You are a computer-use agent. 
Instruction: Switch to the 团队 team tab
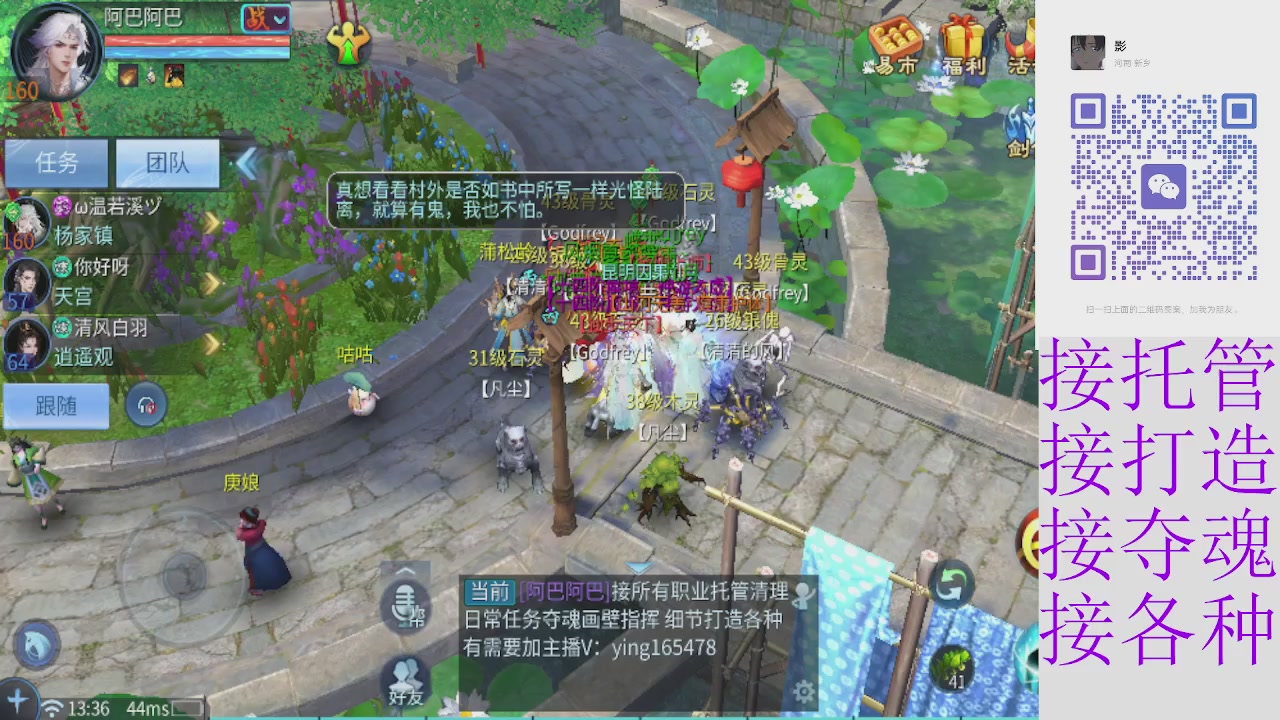coord(168,162)
